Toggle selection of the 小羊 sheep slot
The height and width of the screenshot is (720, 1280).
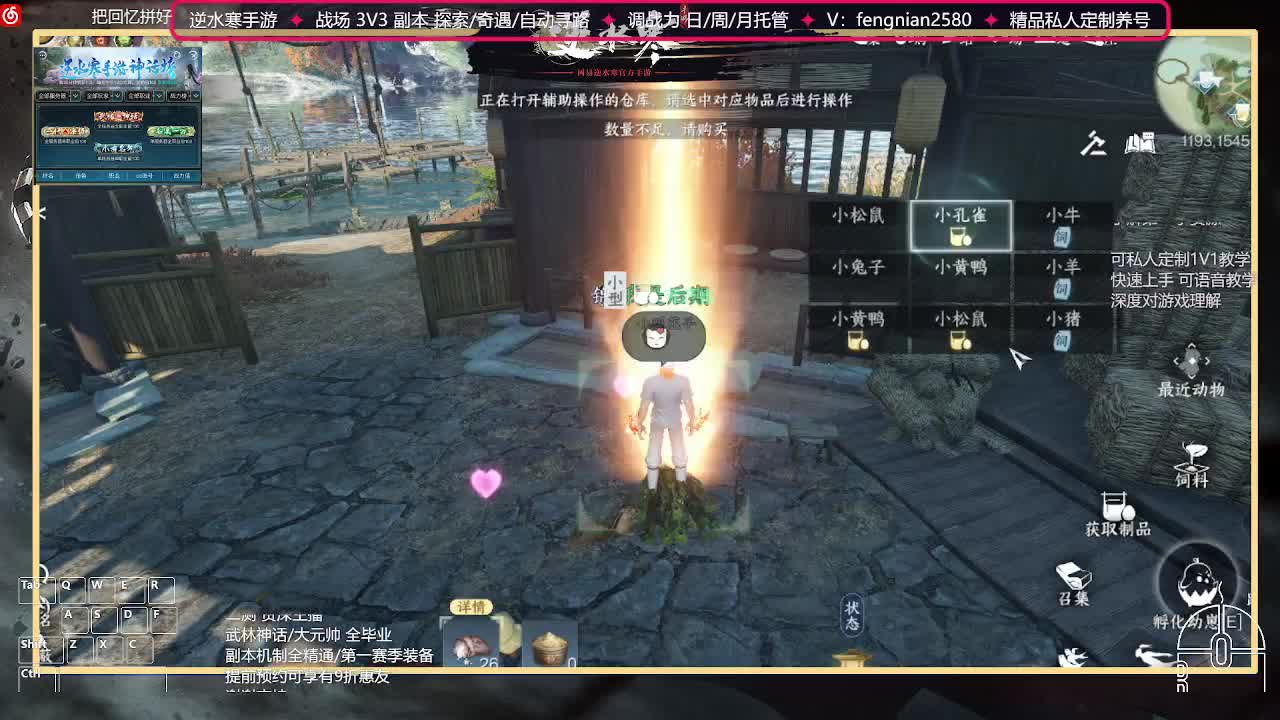click(1062, 271)
